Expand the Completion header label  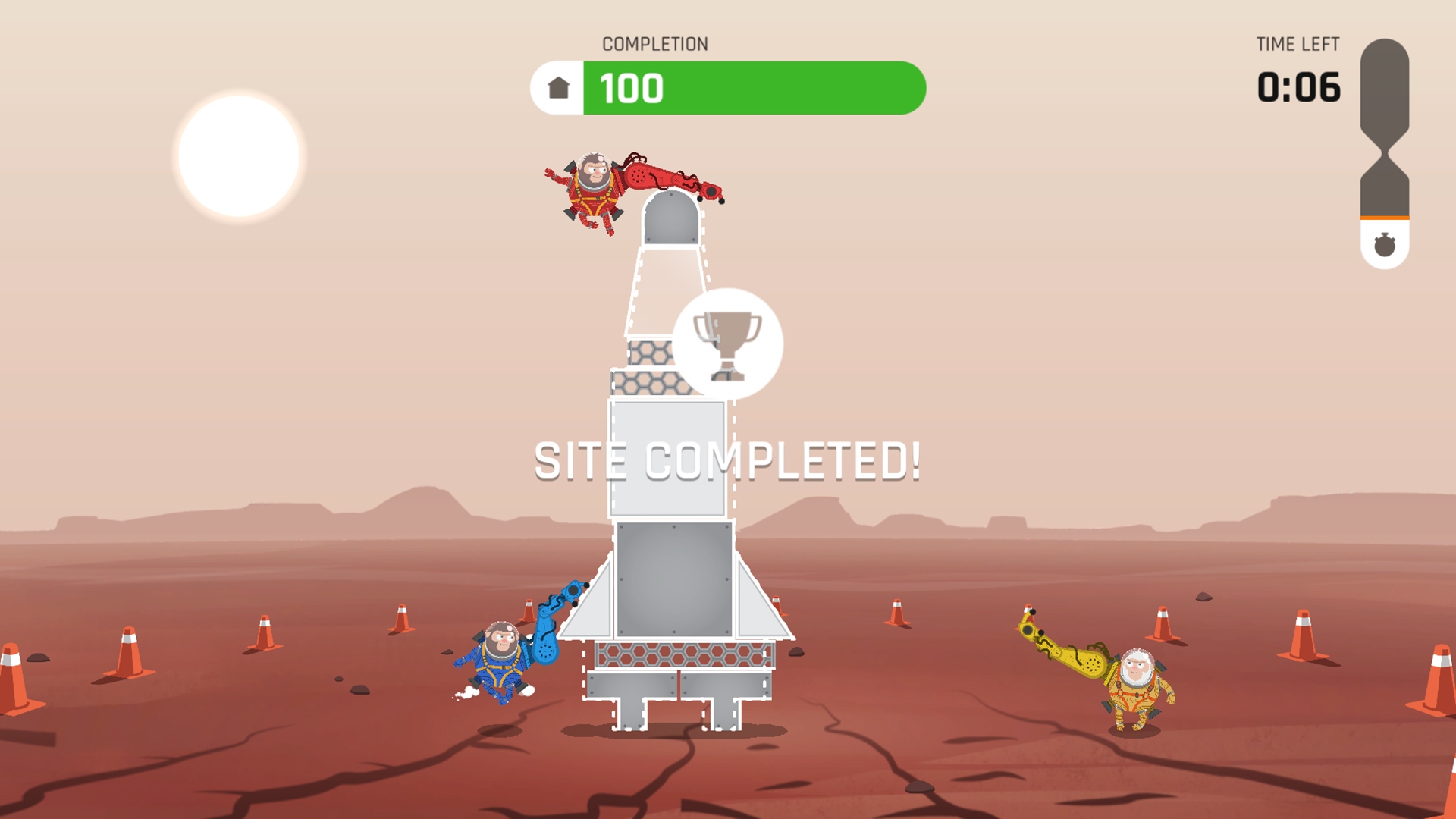coord(654,43)
